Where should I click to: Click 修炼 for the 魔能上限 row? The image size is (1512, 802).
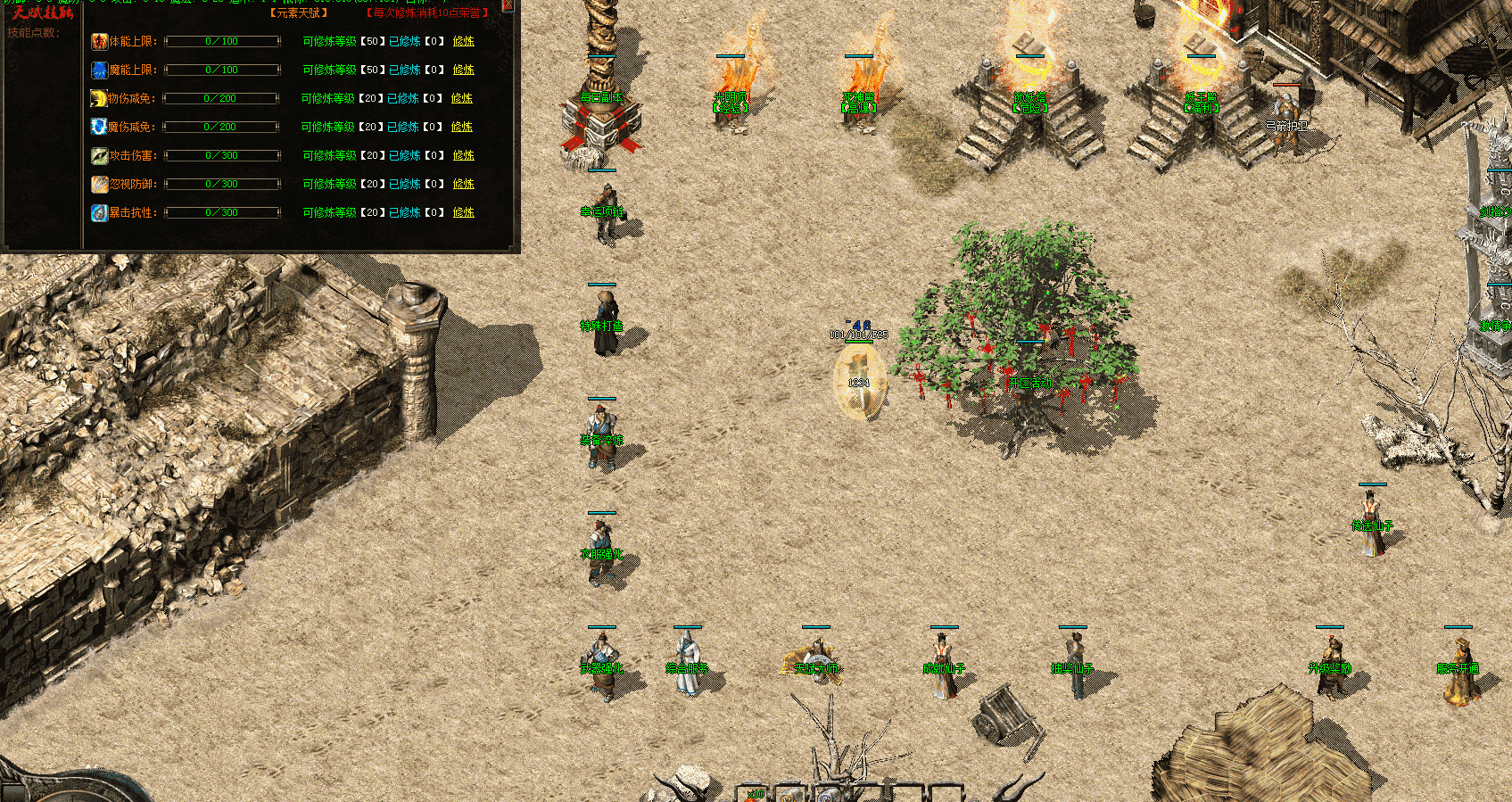463,70
